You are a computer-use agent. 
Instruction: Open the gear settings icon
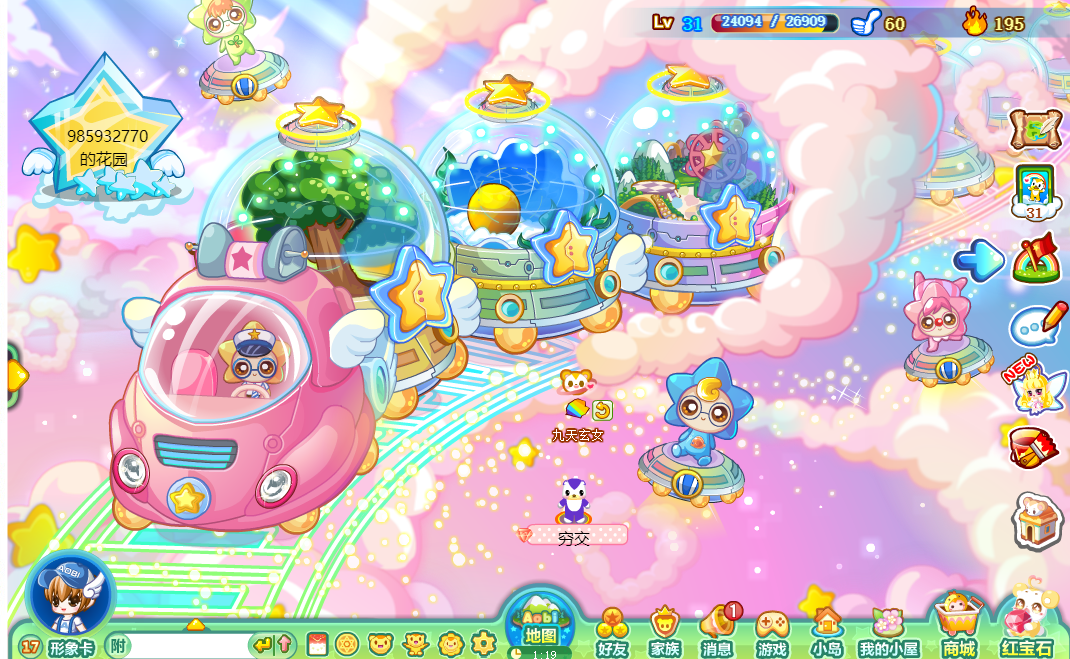click(483, 643)
